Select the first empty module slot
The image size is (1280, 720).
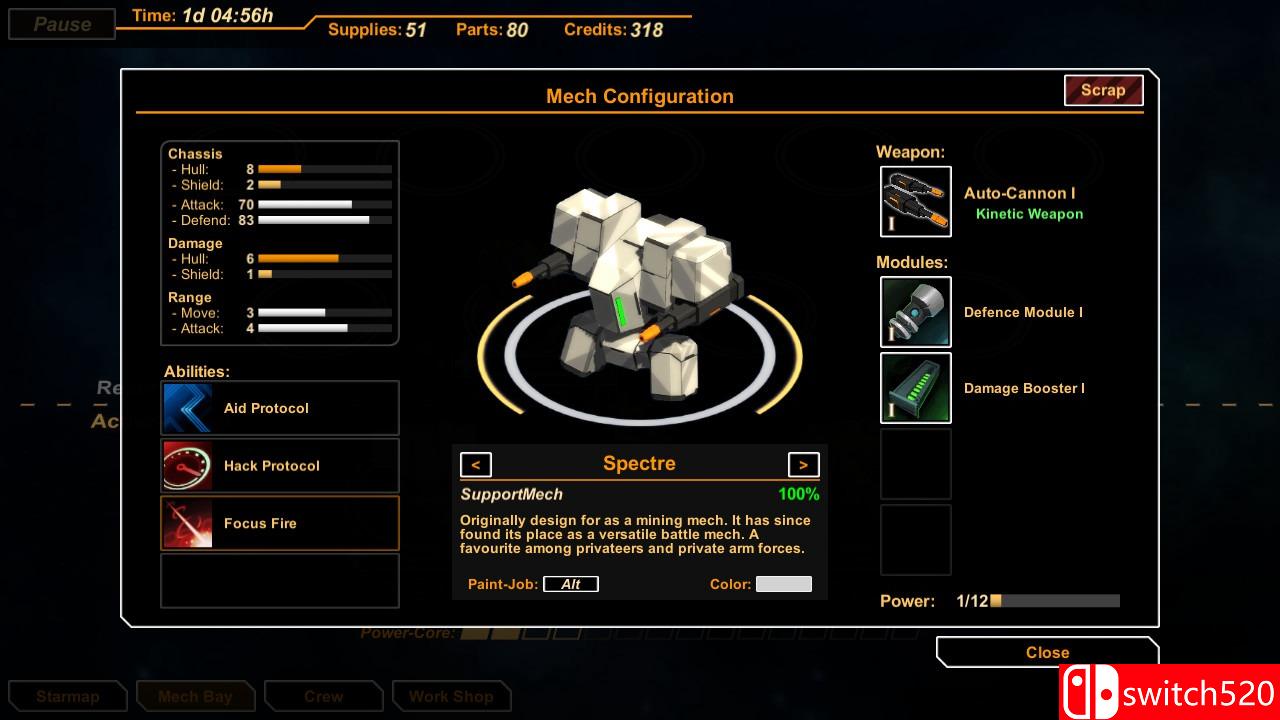(x=915, y=464)
